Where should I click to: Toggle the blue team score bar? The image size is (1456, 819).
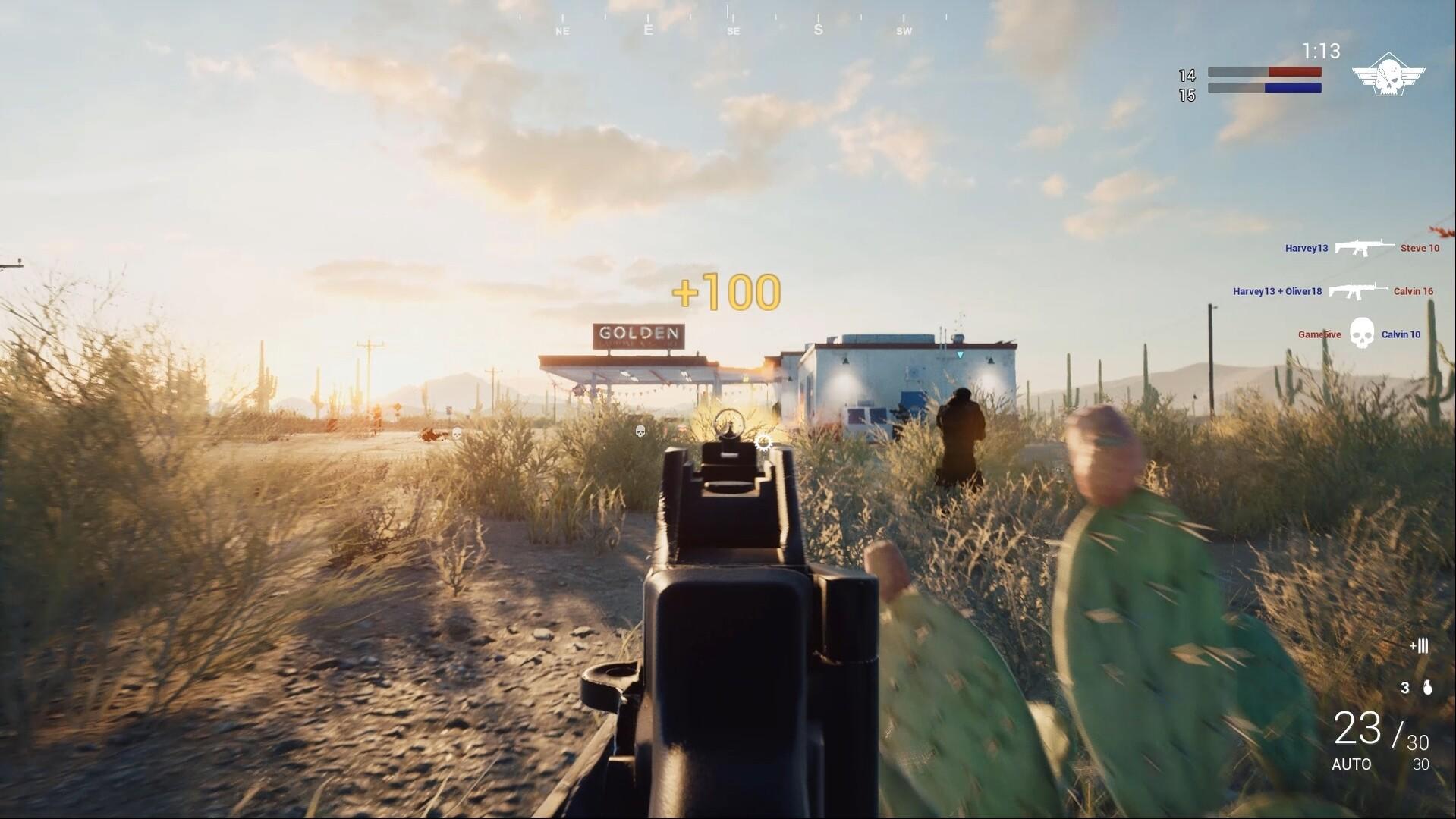pyautogui.click(x=1263, y=89)
